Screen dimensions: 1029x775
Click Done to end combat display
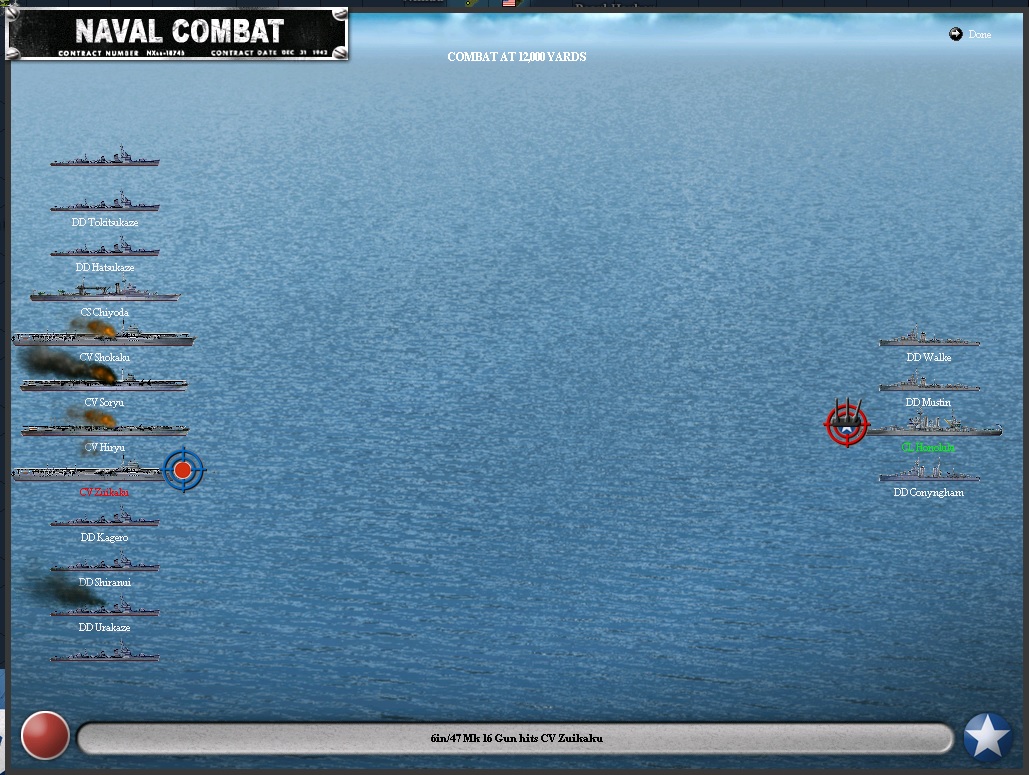(x=971, y=35)
